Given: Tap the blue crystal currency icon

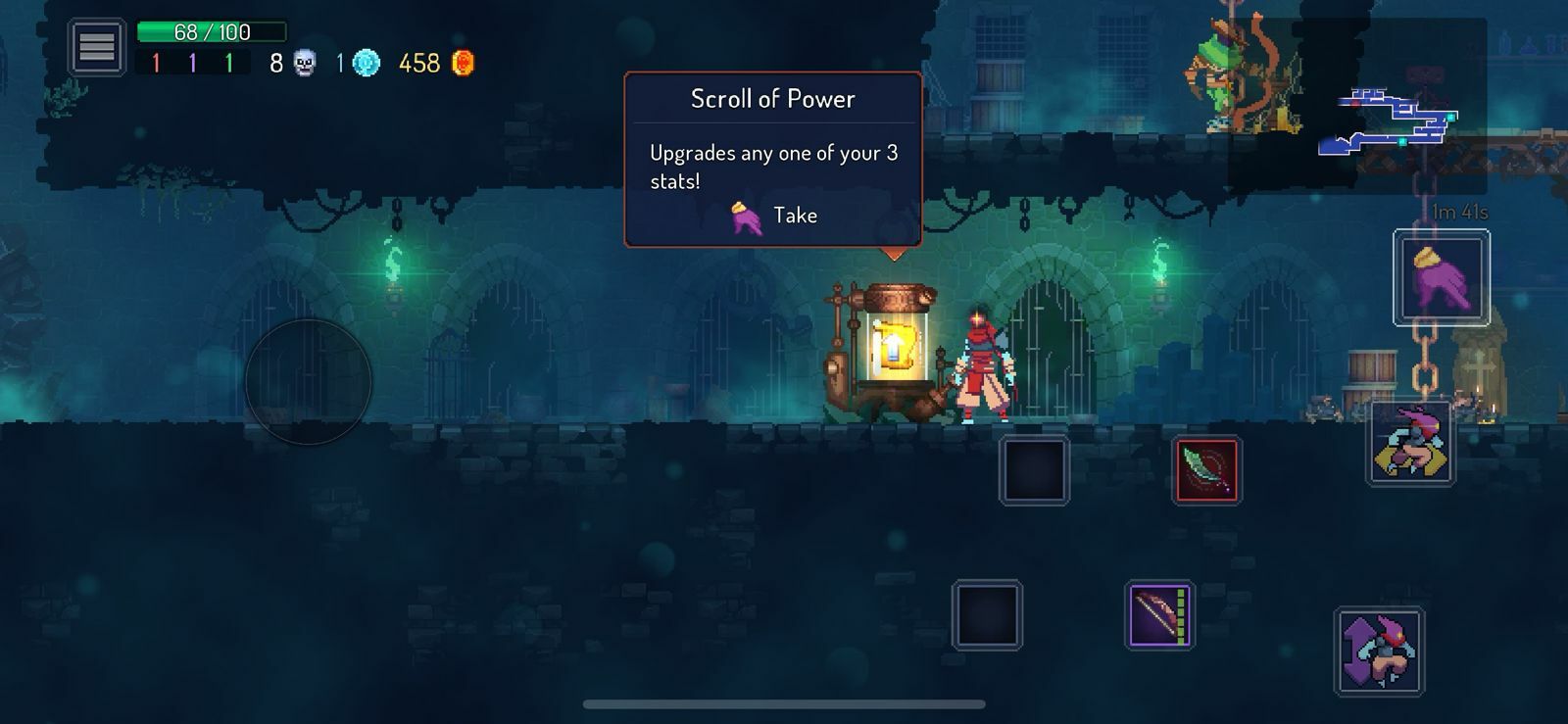Looking at the screenshot, I should pyautogui.click(x=366, y=62).
